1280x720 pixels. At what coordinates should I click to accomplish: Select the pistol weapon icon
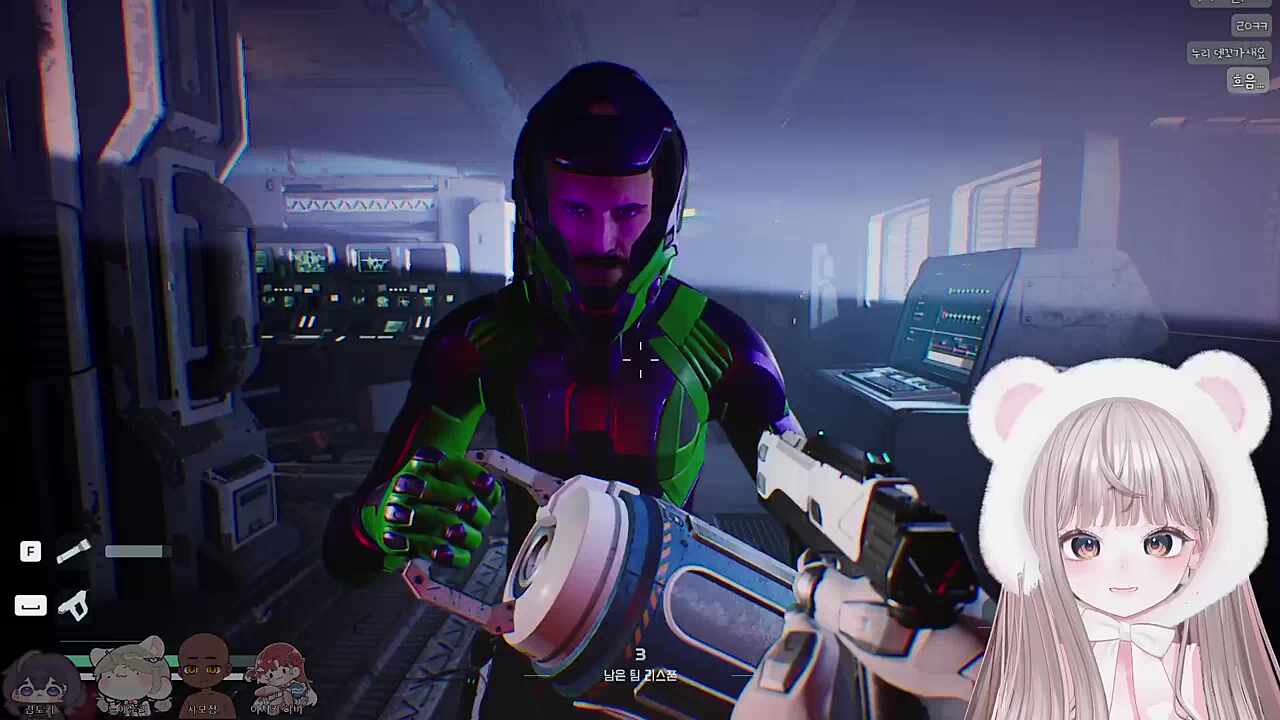[x=73, y=604]
